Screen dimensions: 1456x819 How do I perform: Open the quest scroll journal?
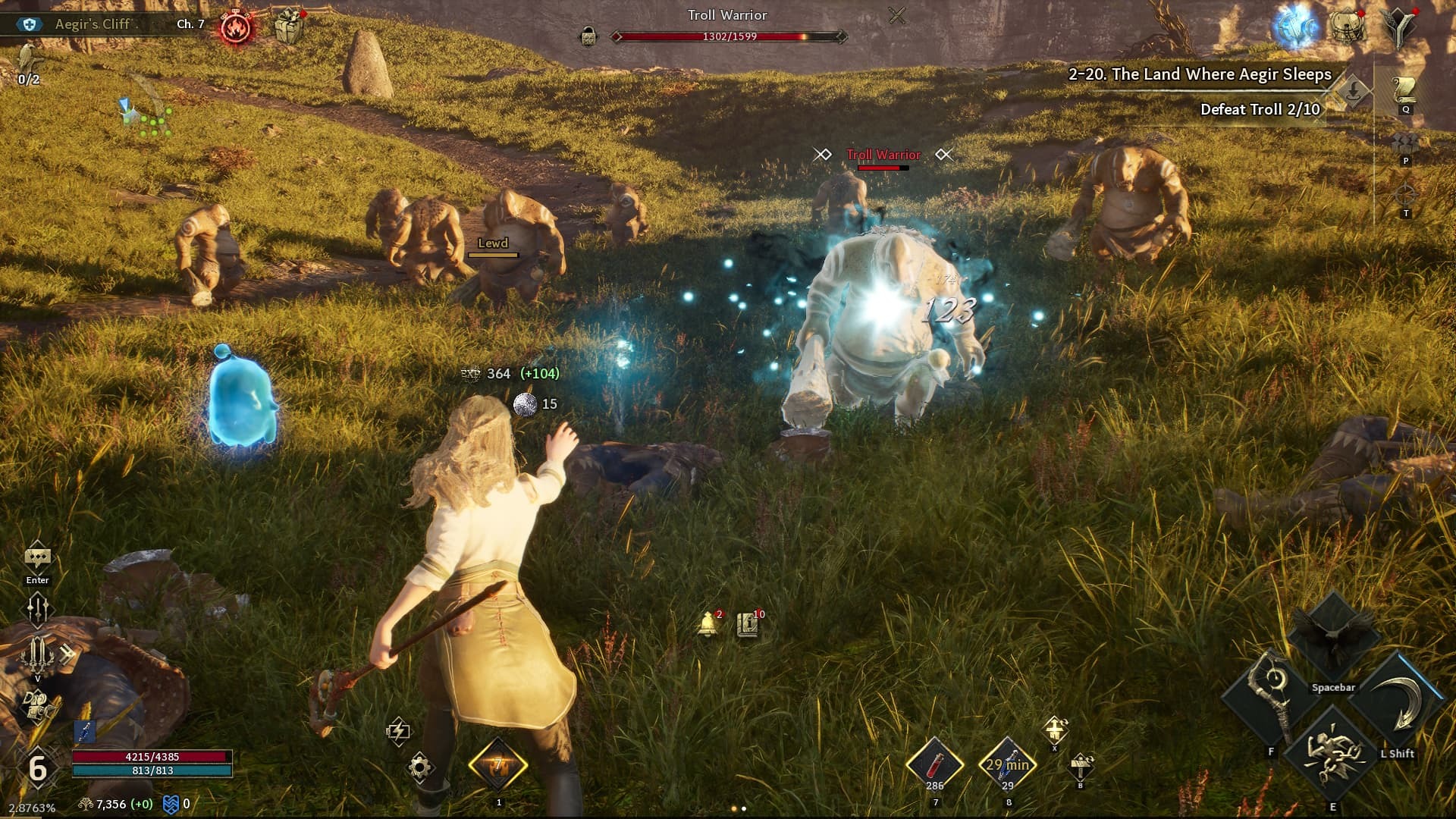pos(1405,91)
